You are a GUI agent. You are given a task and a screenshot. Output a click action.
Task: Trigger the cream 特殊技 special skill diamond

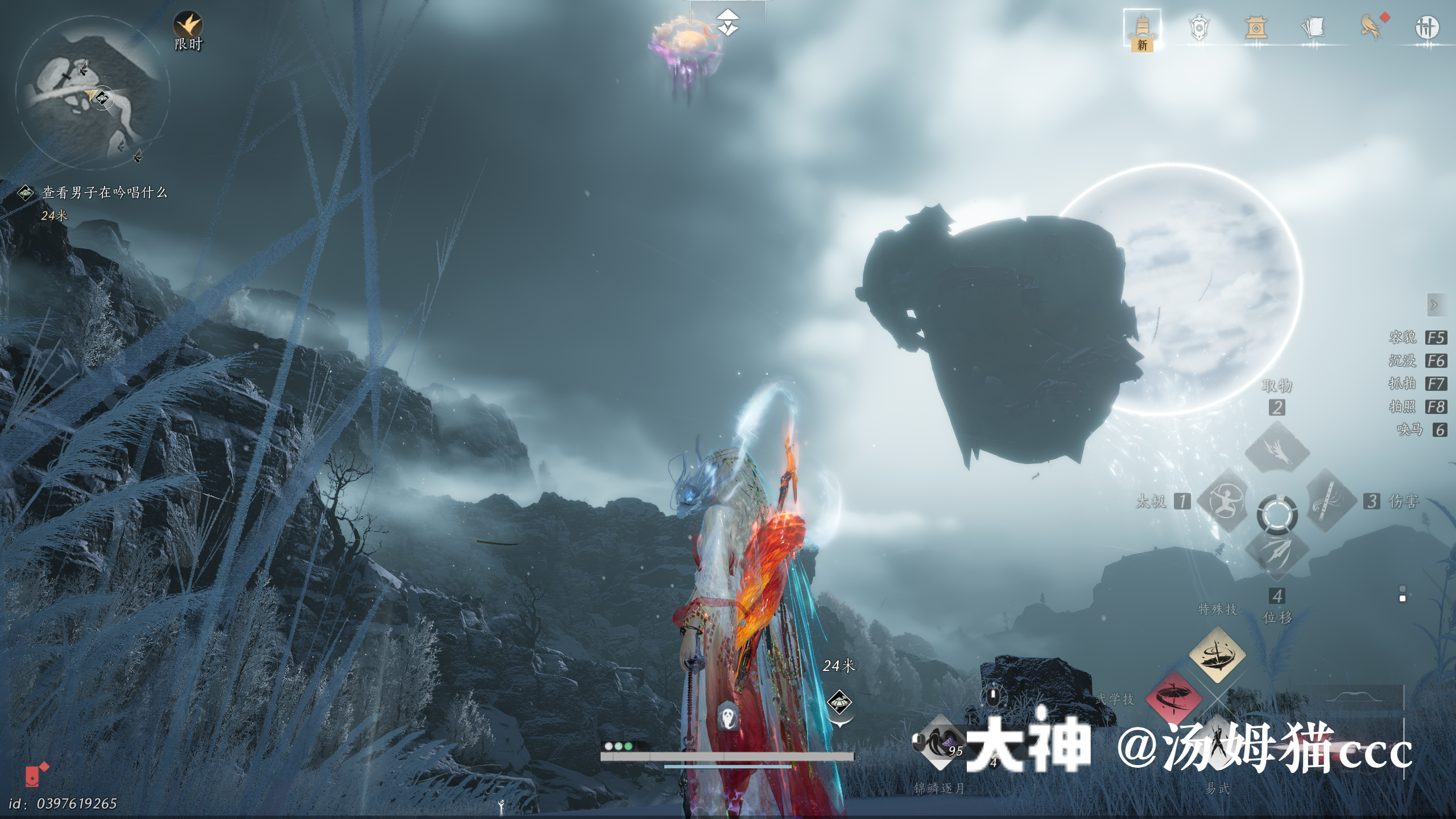1217,655
